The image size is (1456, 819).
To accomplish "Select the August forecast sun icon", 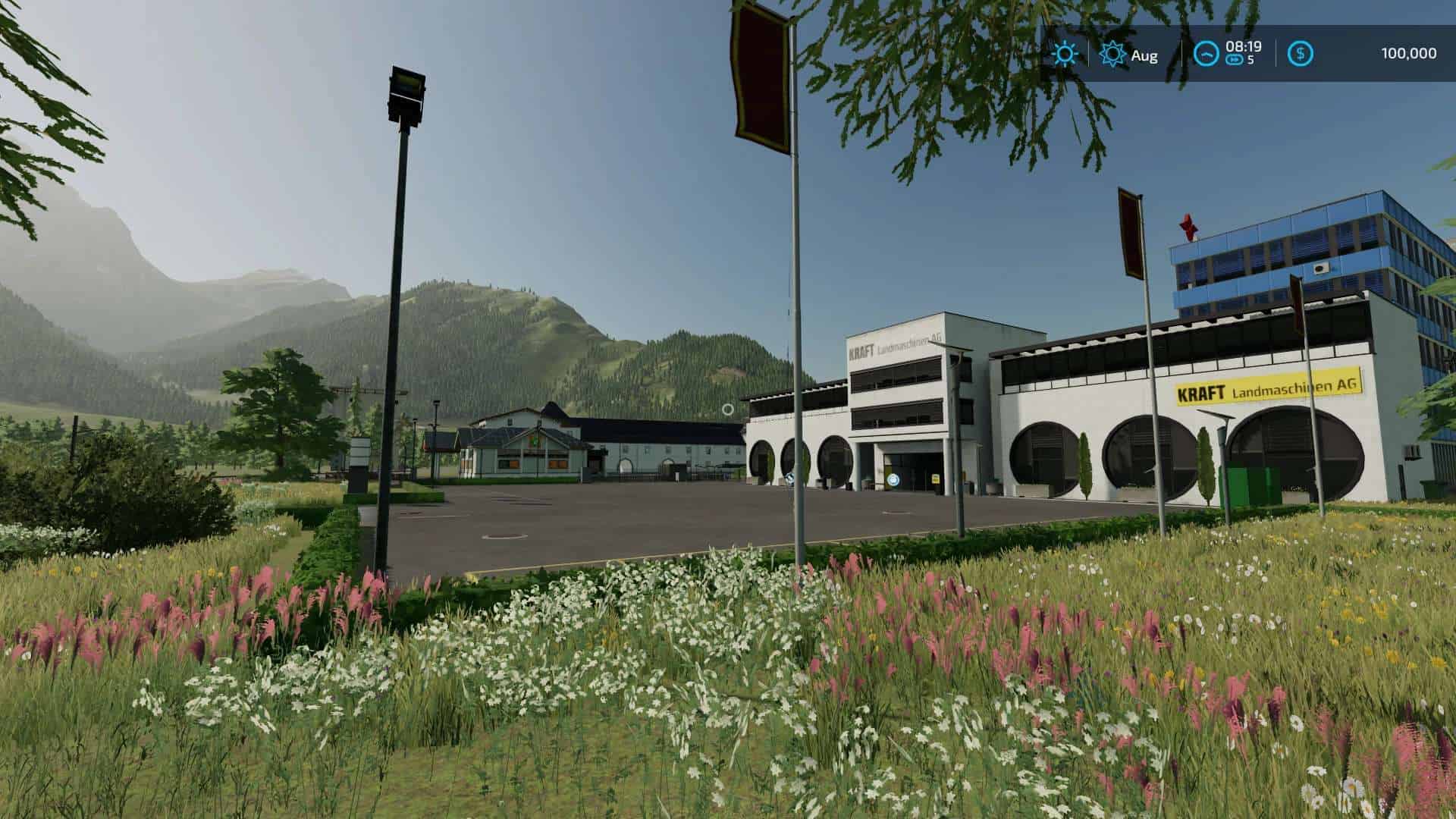I will tap(1113, 53).
